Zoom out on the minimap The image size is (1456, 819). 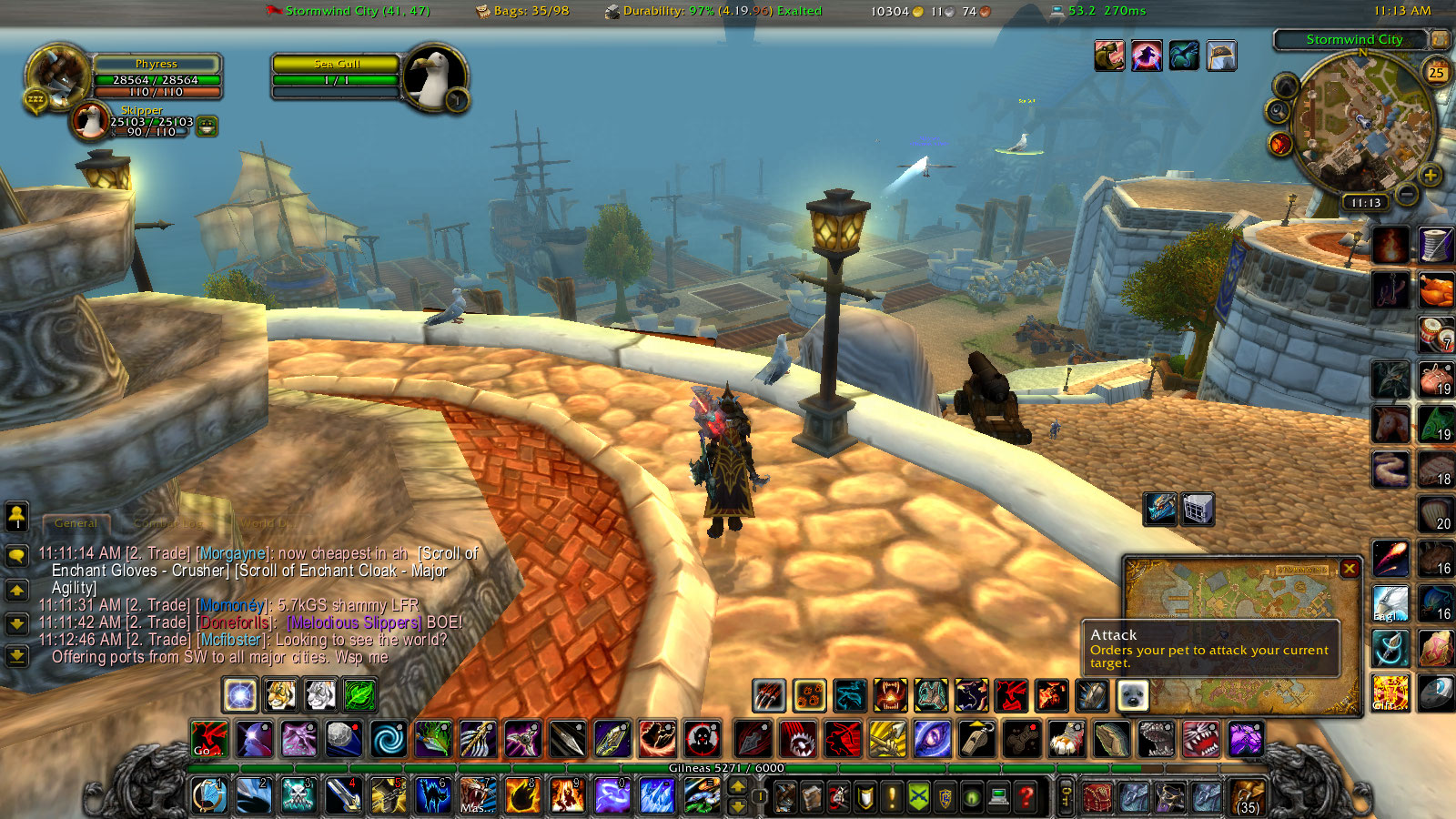pos(1407,194)
